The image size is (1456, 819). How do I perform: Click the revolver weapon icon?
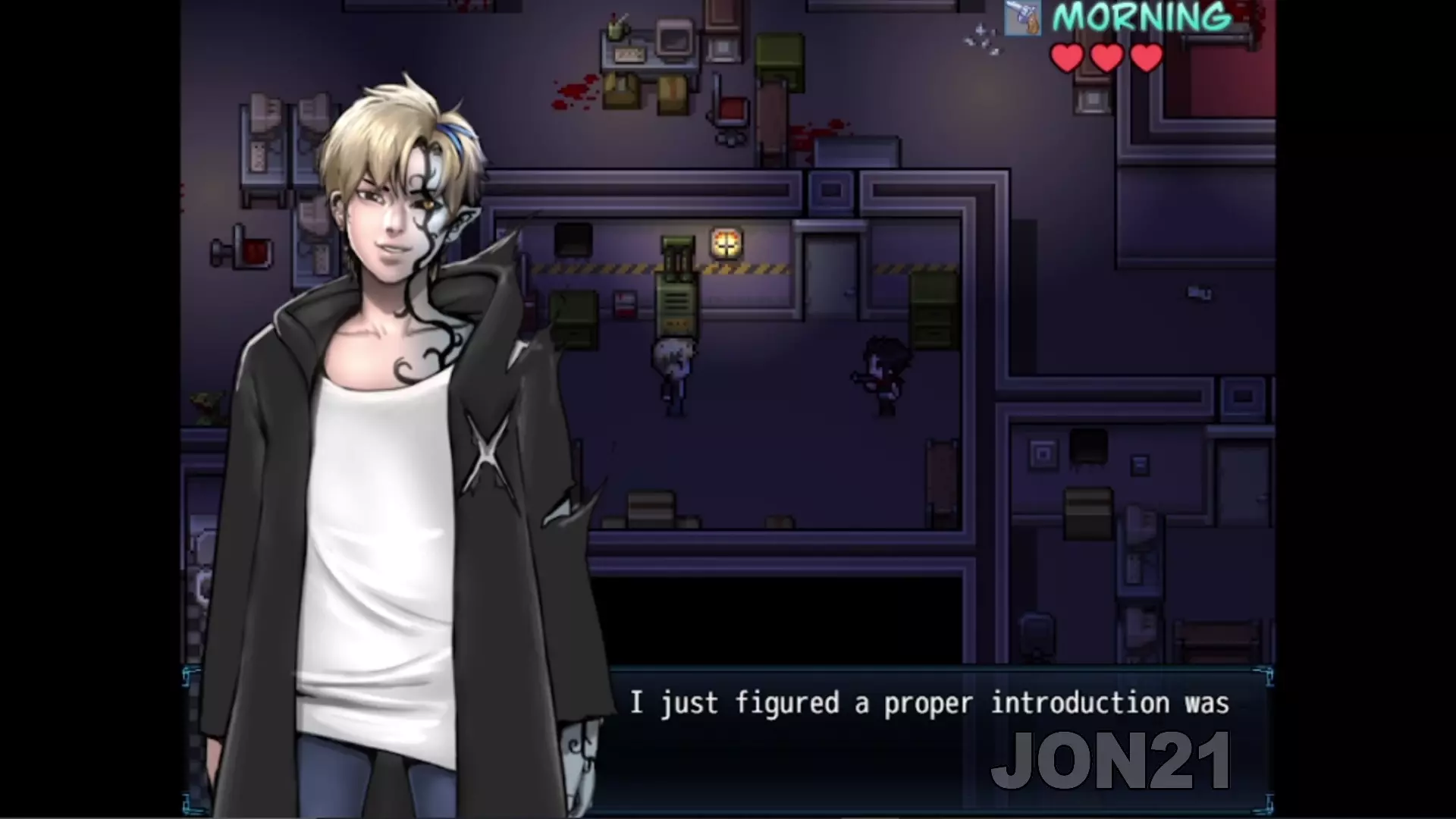[x=1022, y=18]
